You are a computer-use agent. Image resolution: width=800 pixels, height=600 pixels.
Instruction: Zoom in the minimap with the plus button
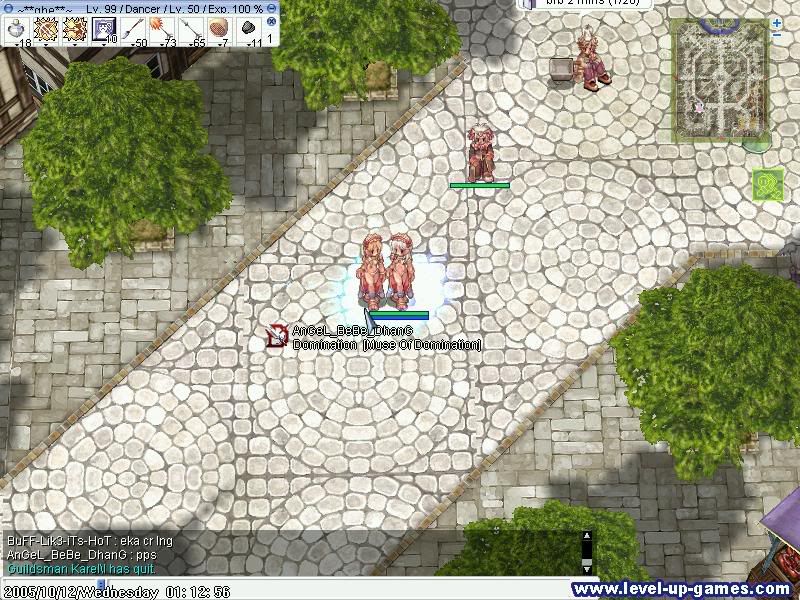click(x=777, y=22)
